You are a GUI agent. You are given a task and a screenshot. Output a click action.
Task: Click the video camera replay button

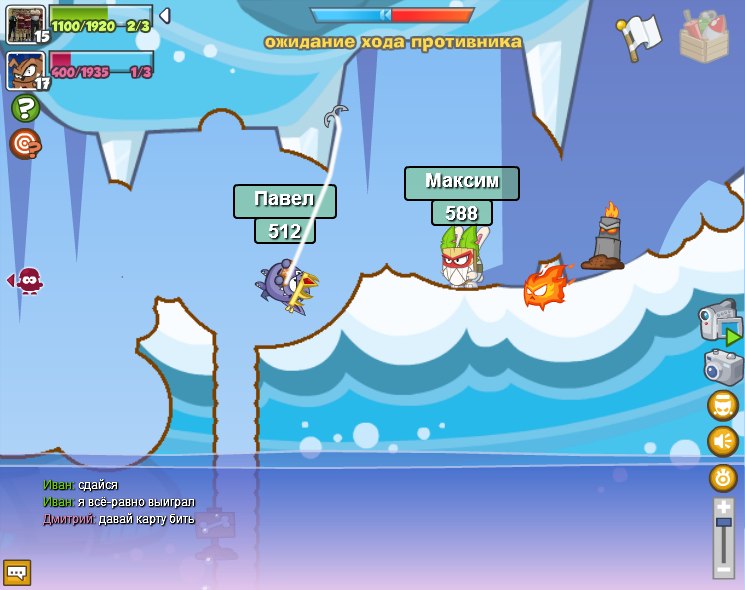tap(719, 322)
